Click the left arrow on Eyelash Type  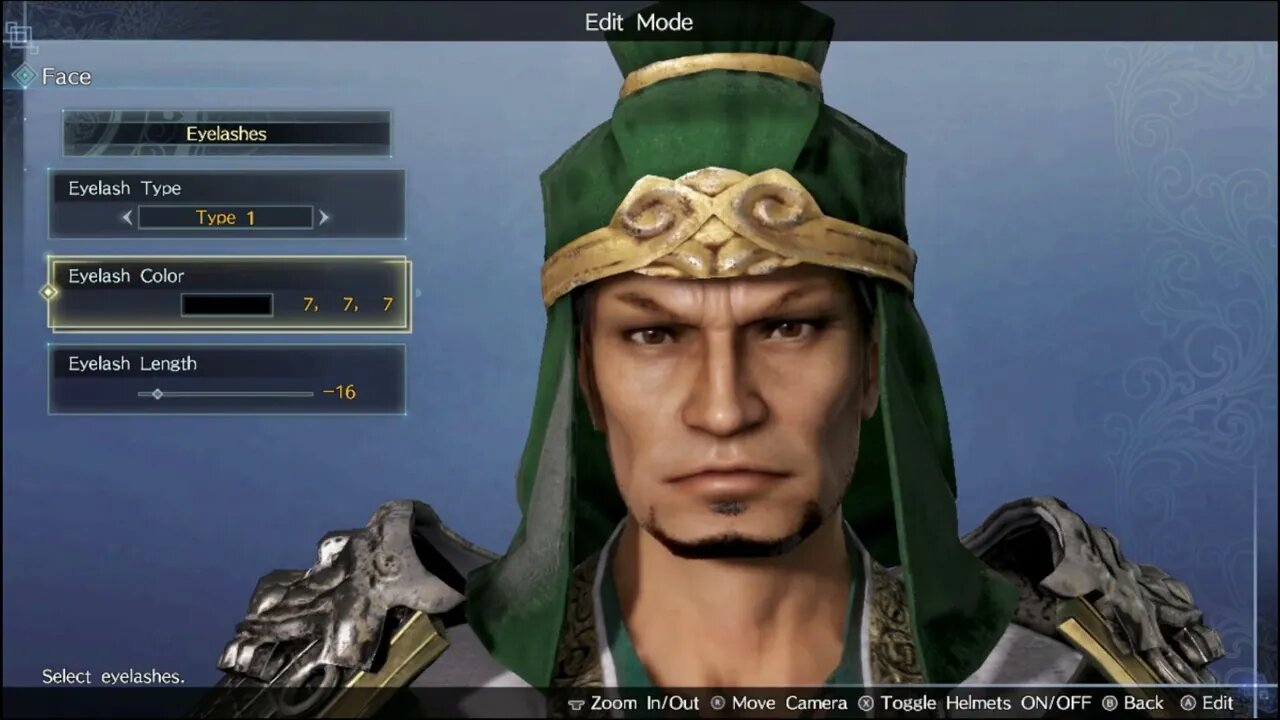coord(128,217)
